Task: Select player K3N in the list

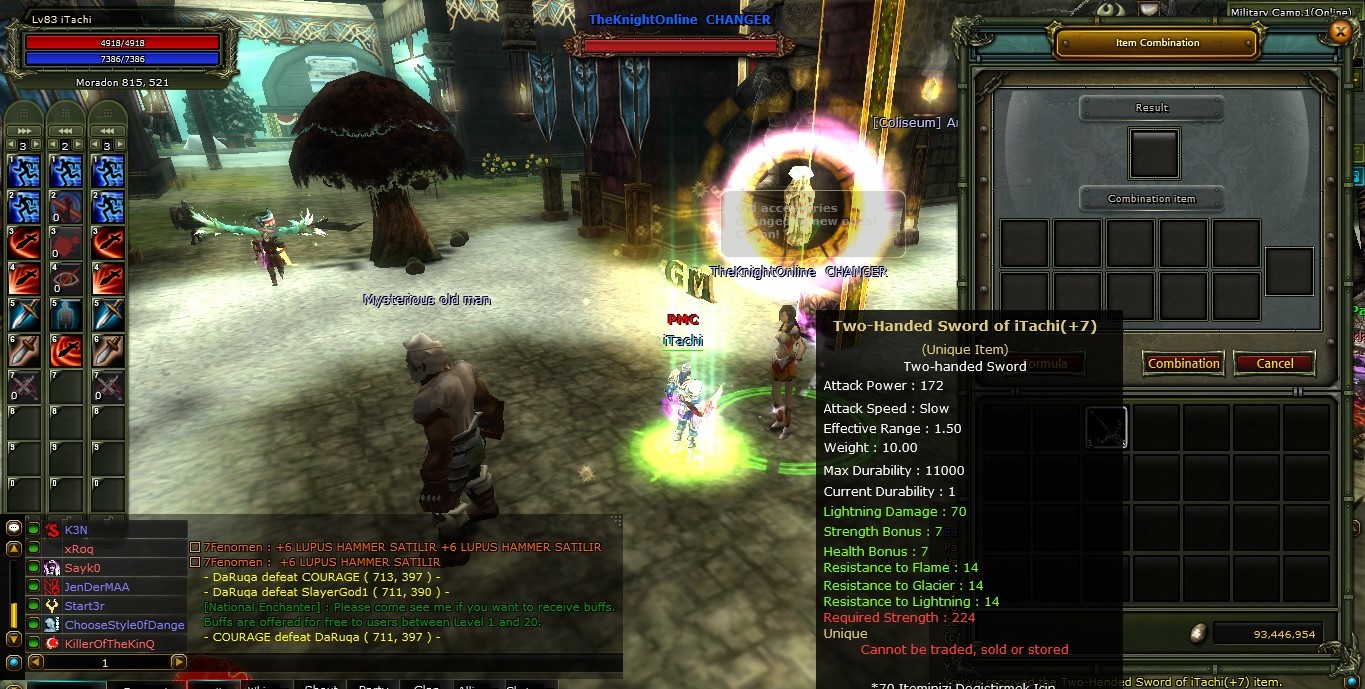Action: point(76,530)
